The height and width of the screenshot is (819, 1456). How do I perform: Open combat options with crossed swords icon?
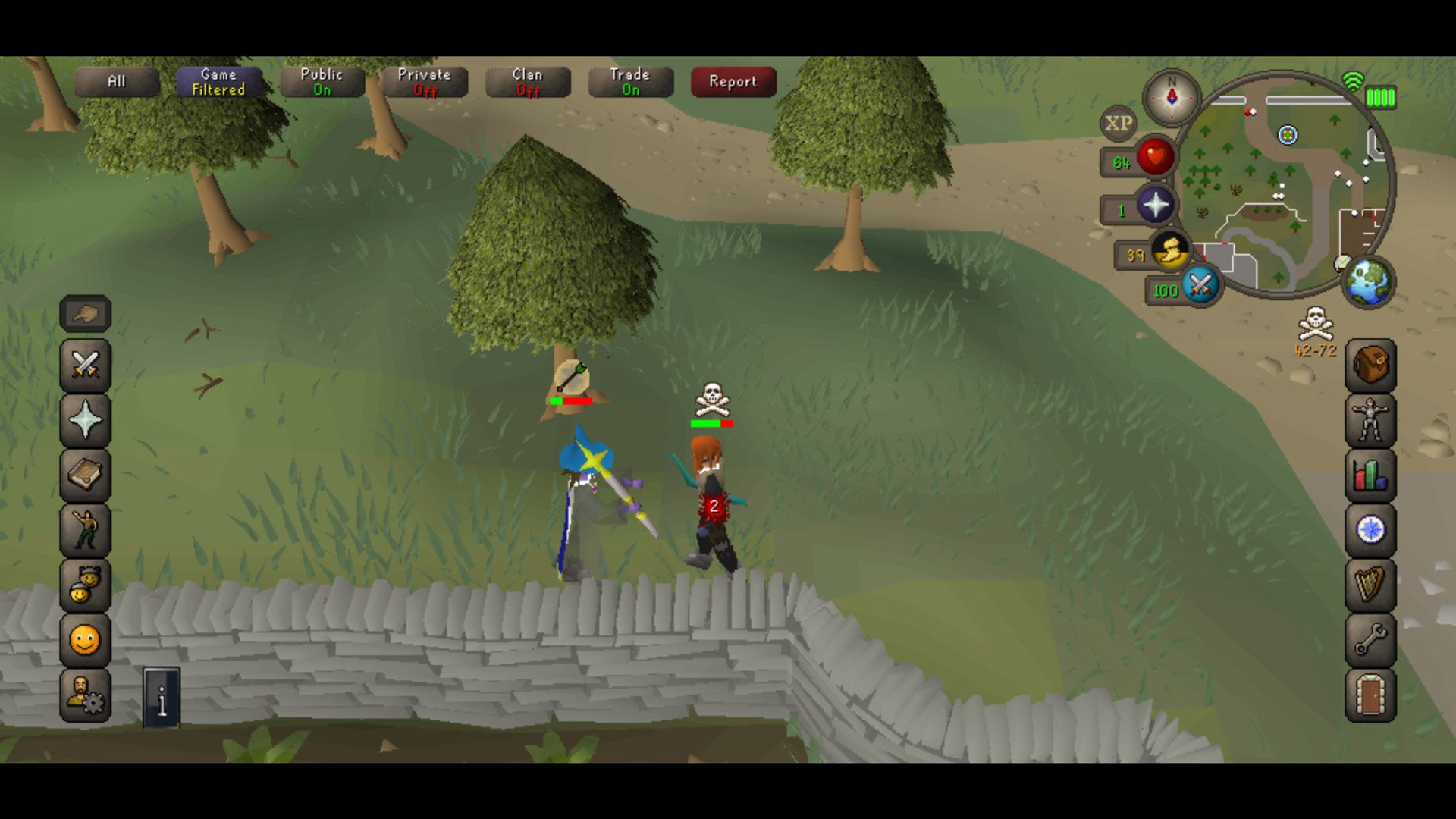tap(86, 366)
